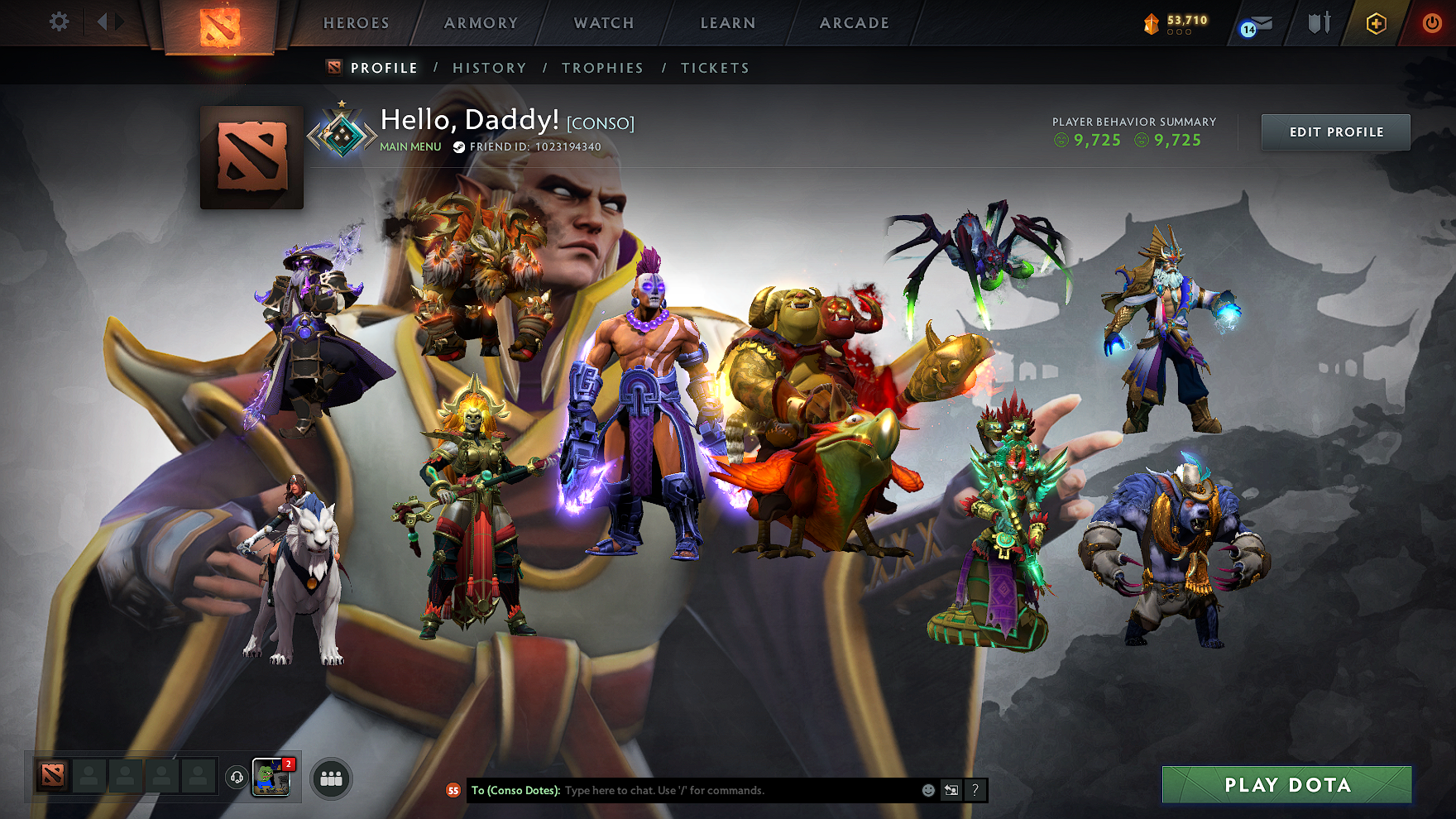This screenshot has width=1456, height=819.
Task: Click the EDIT PROFILE button
Action: [x=1334, y=132]
